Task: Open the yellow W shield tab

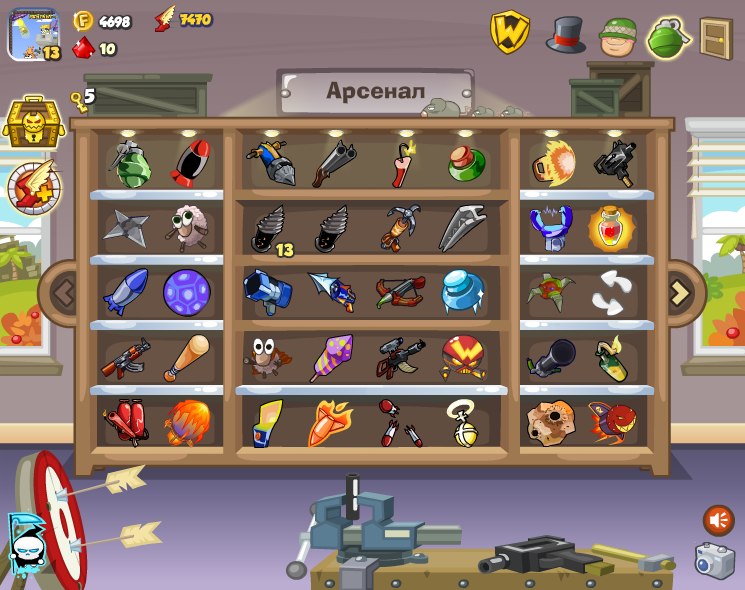Action: [x=509, y=33]
